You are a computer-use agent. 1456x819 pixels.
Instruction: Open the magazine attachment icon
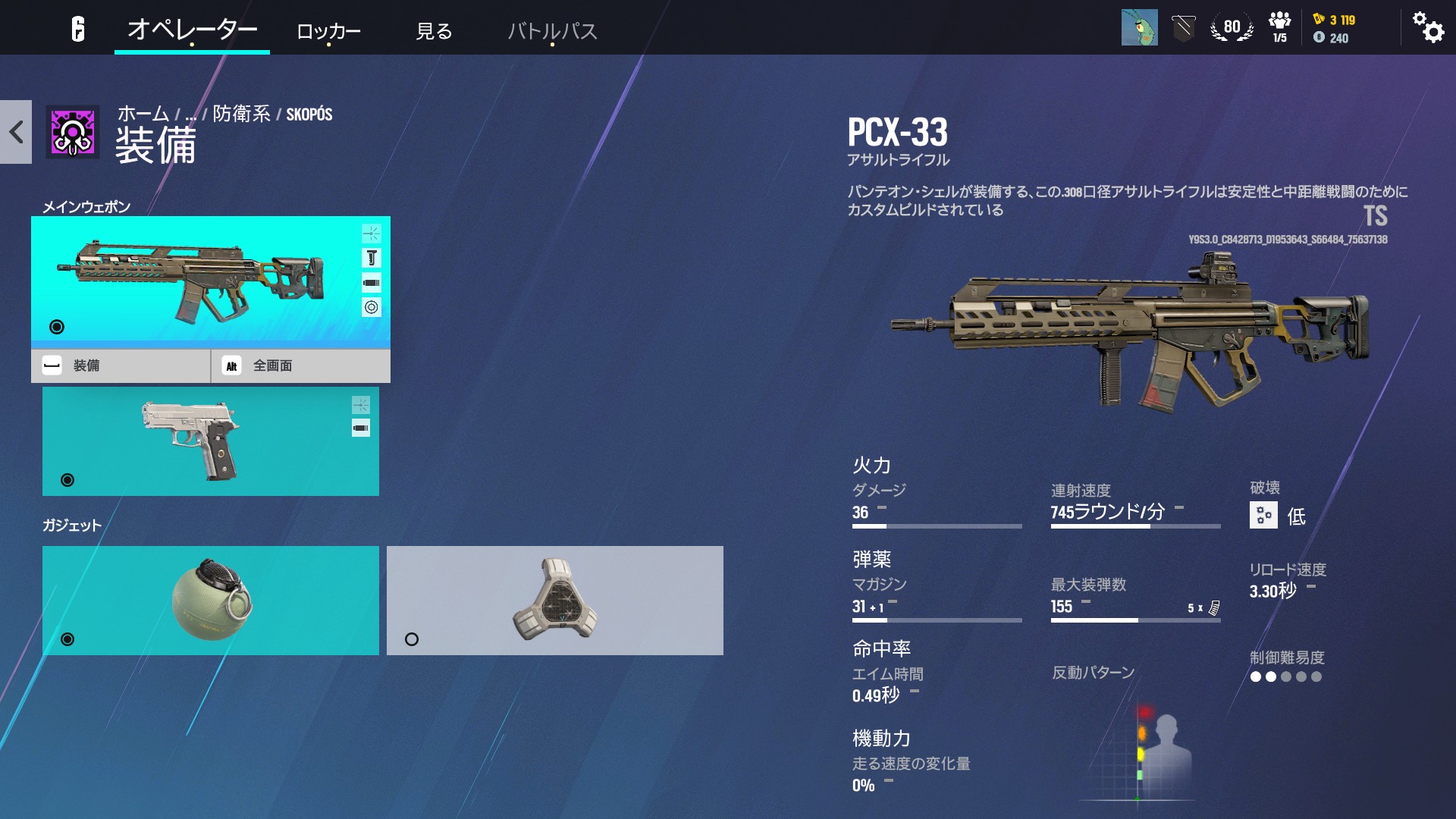click(372, 281)
